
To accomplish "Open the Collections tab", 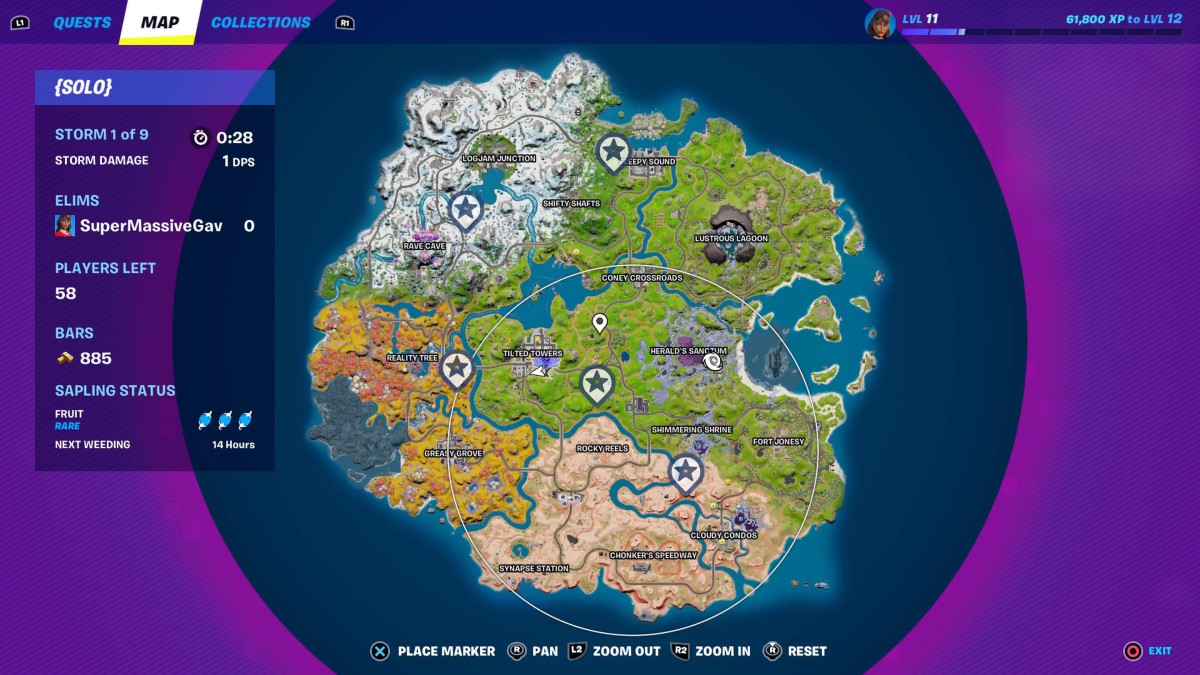I will tap(260, 22).
